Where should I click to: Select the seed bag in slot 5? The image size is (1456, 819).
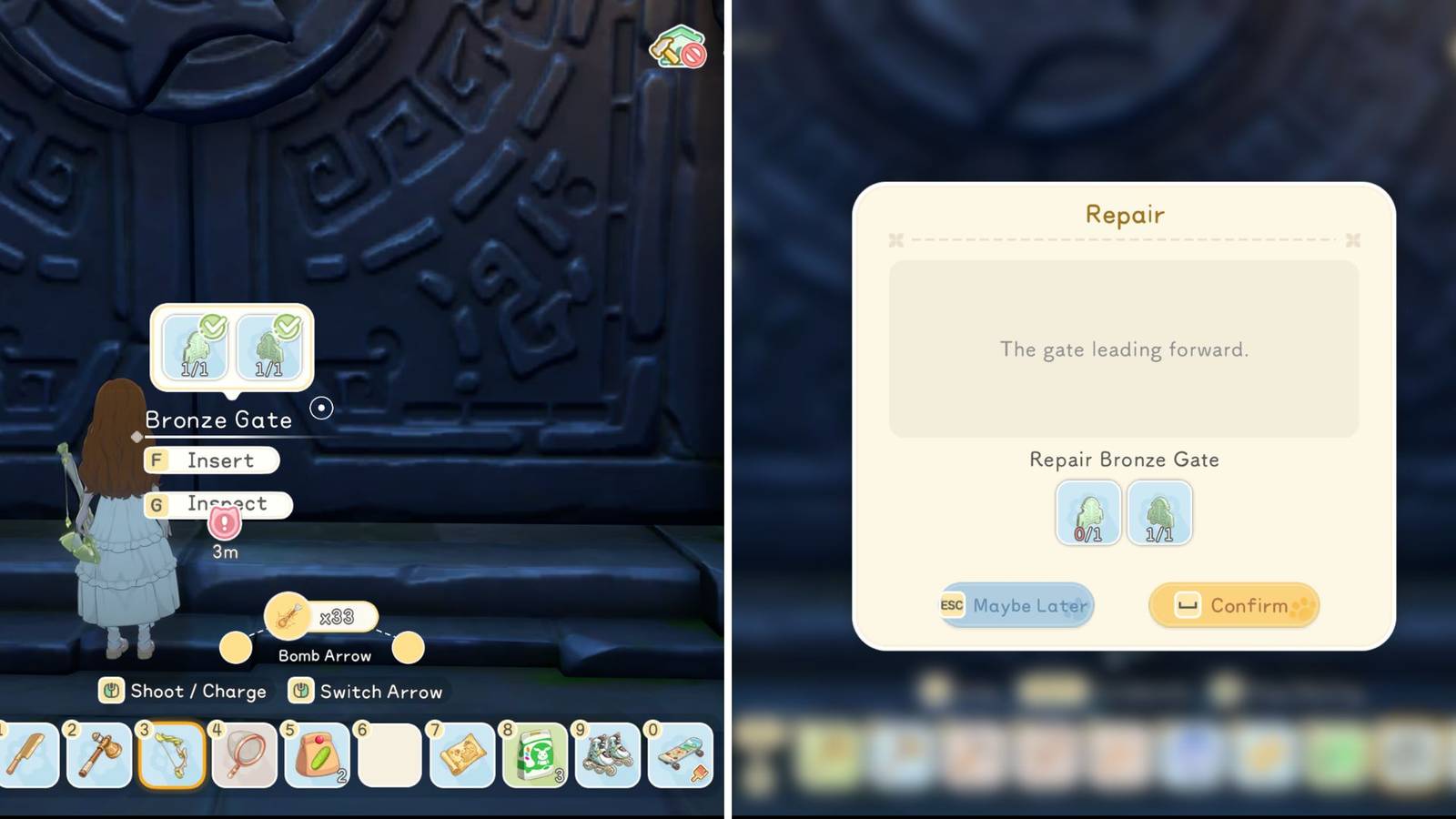[318, 755]
